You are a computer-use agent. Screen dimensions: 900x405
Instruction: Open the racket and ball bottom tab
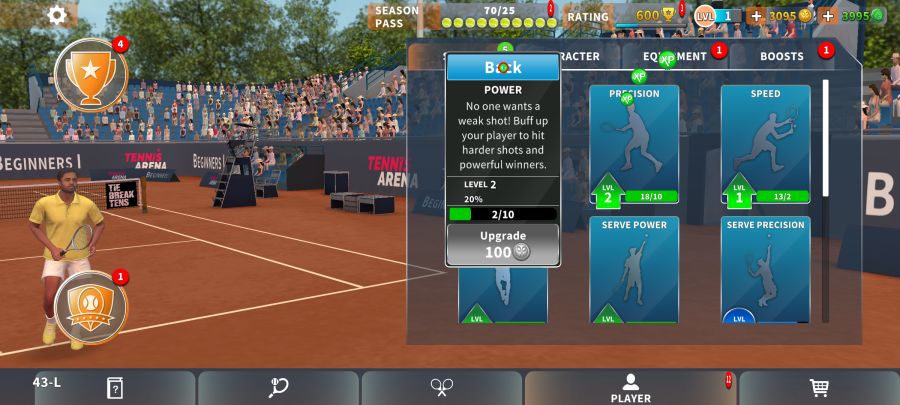[x=279, y=388]
